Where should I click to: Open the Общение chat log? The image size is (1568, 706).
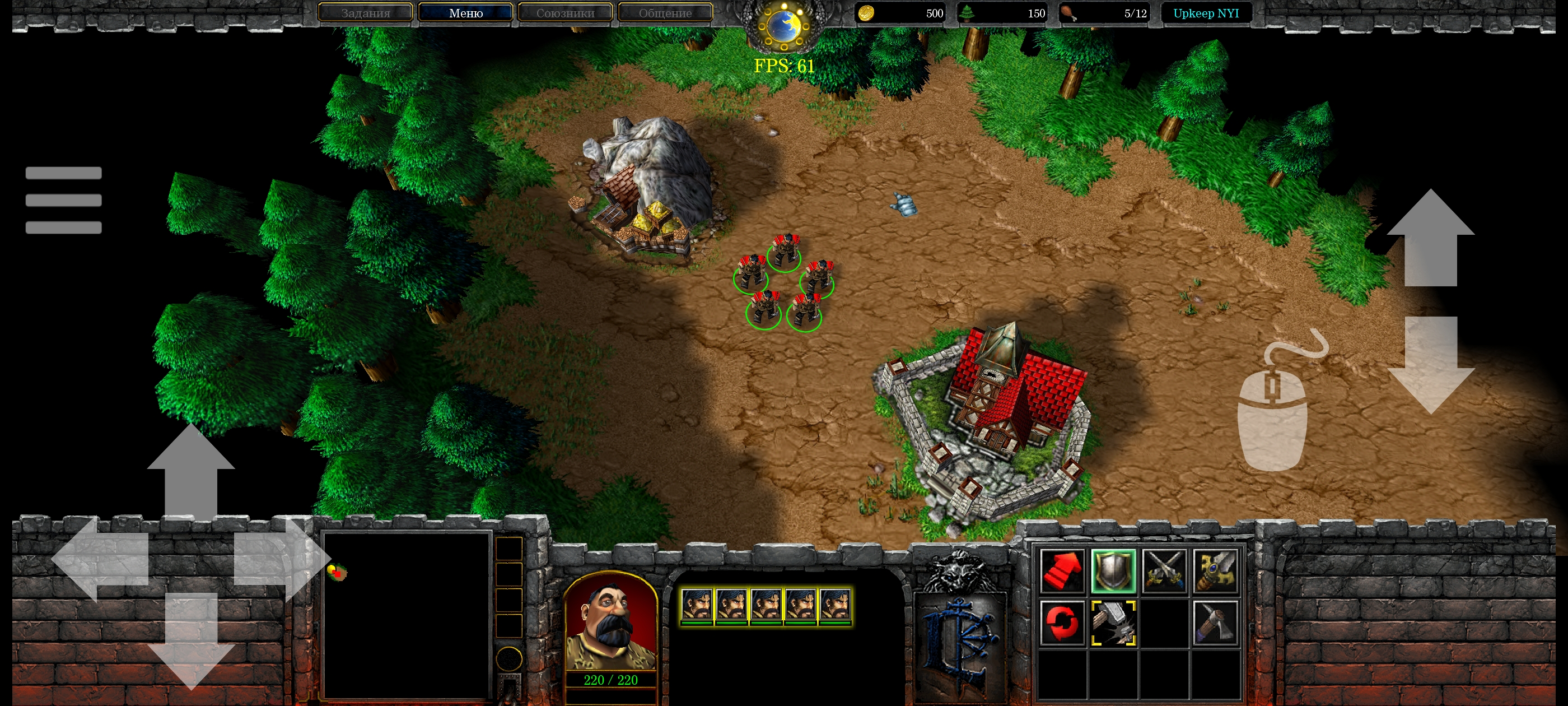click(x=665, y=13)
